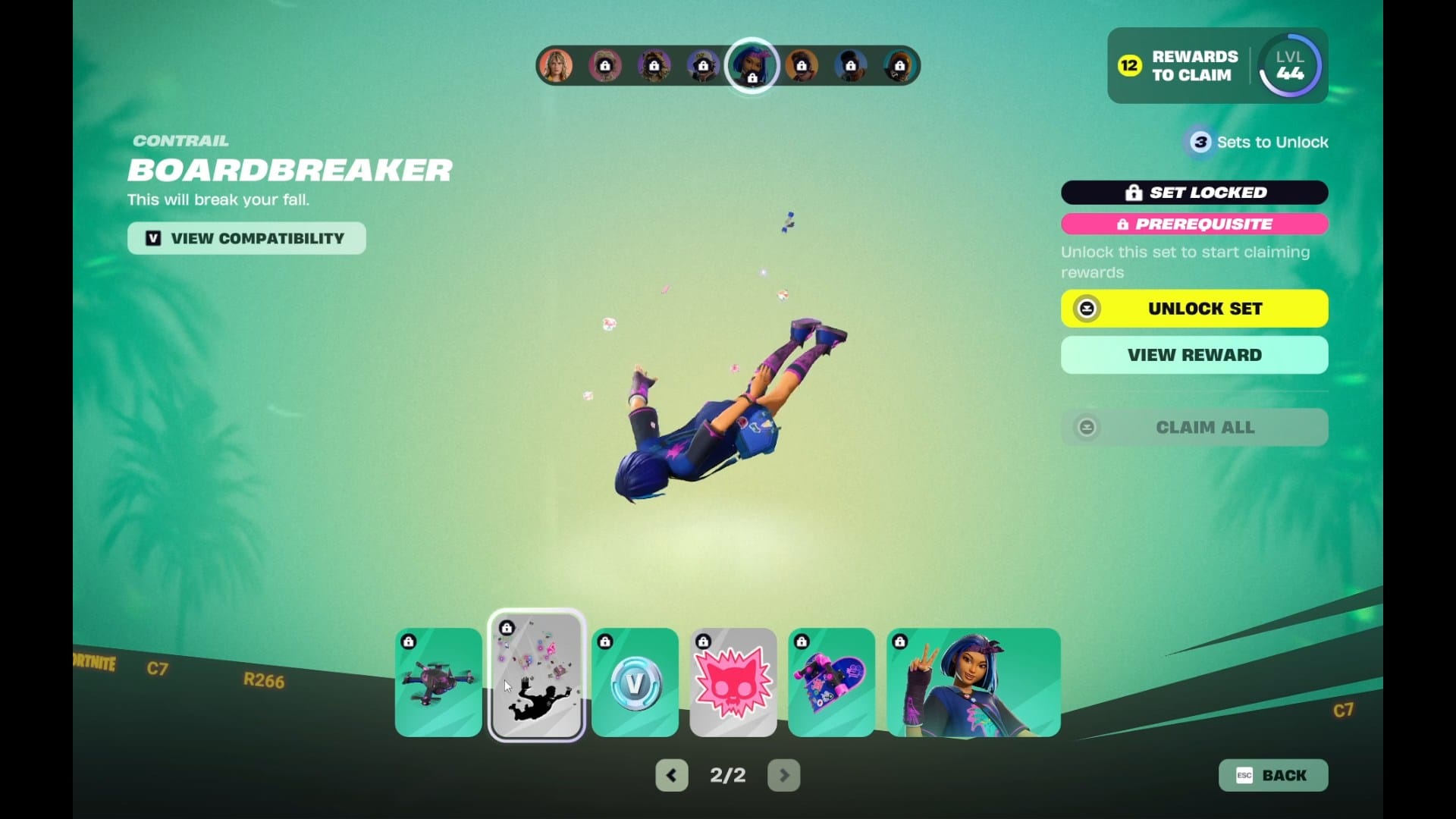This screenshot has width=1456, height=819.
Task: Select the pink spiky cat emoticon tile
Action: (x=733, y=682)
